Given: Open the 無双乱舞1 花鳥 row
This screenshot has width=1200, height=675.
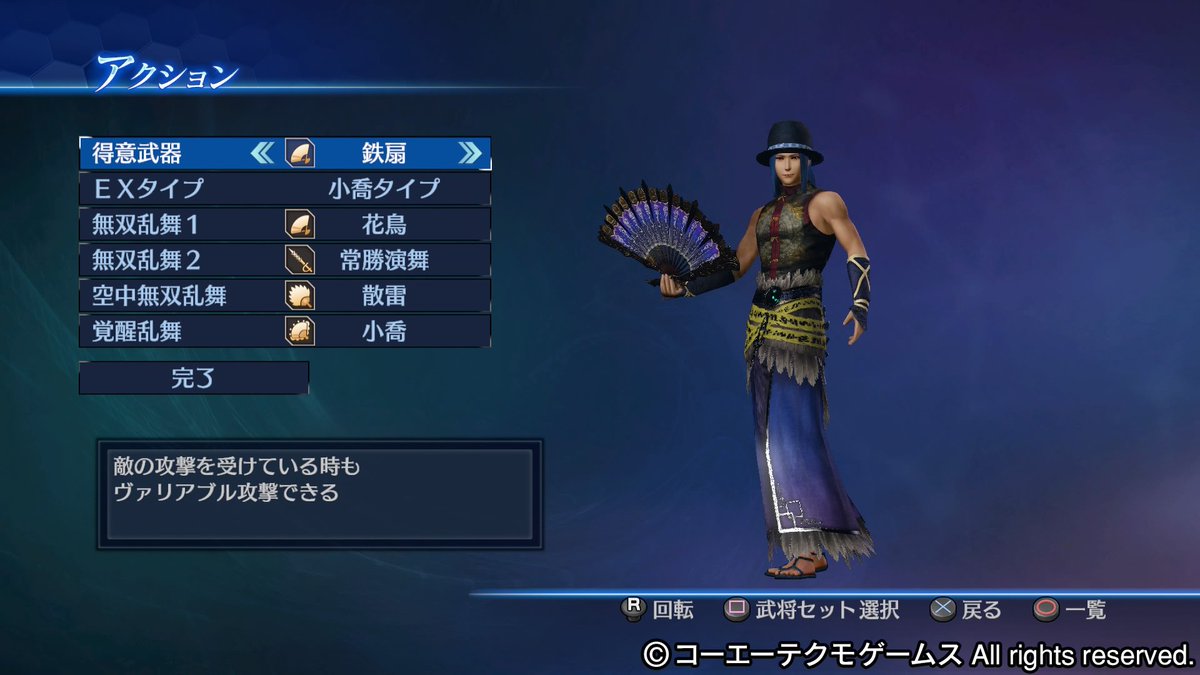Looking at the screenshot, I should point(285,223).
